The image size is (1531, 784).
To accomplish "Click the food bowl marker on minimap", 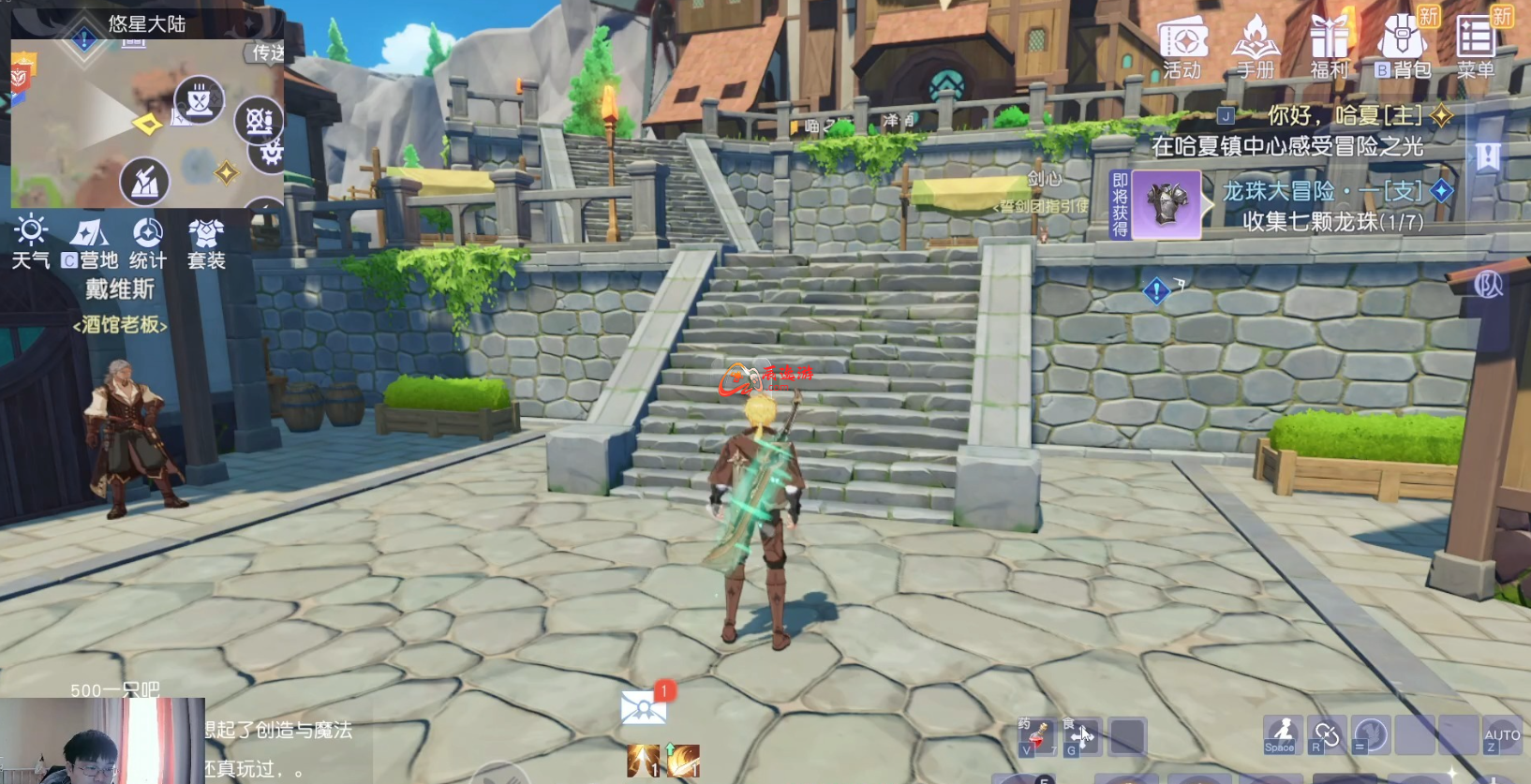I will point(199,100).
